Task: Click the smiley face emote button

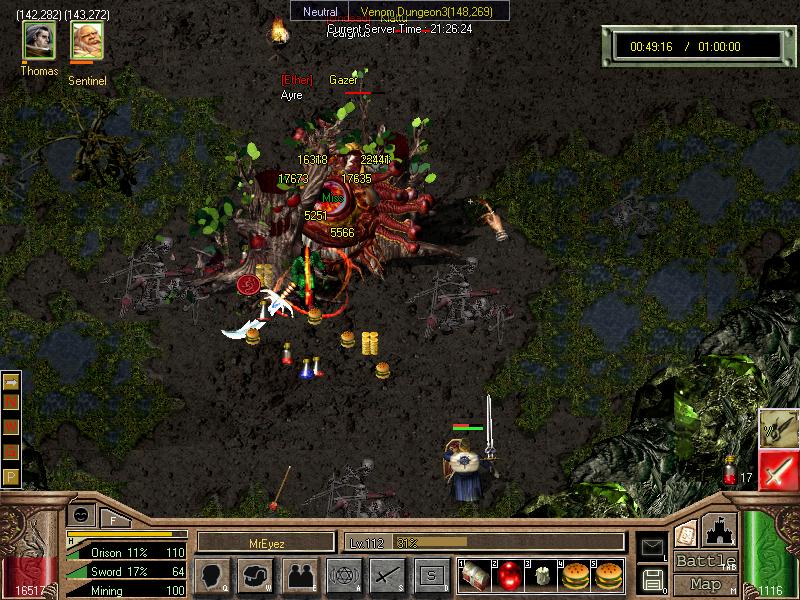Action: pos(80,513)
